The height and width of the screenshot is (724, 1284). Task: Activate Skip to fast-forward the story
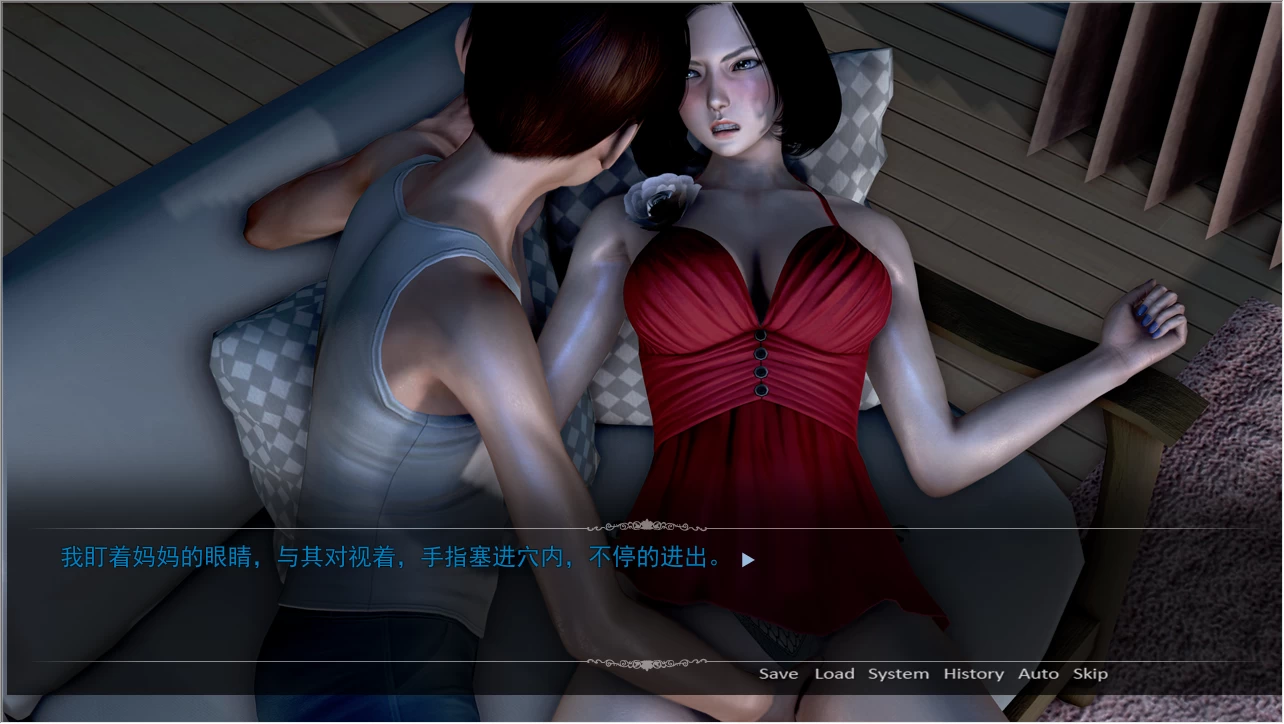(1090, 674)
